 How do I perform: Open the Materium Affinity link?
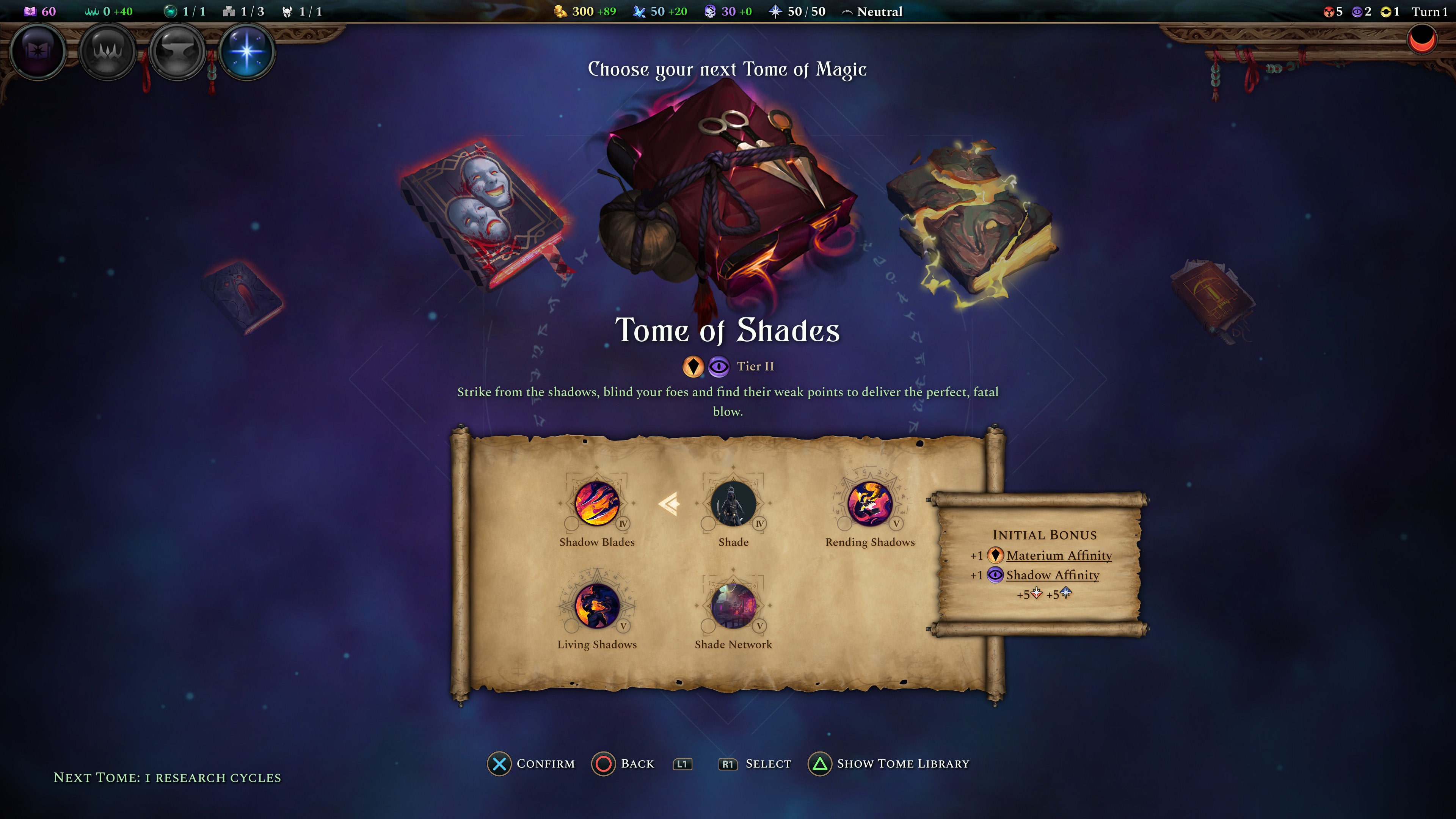click(1059, 555)
